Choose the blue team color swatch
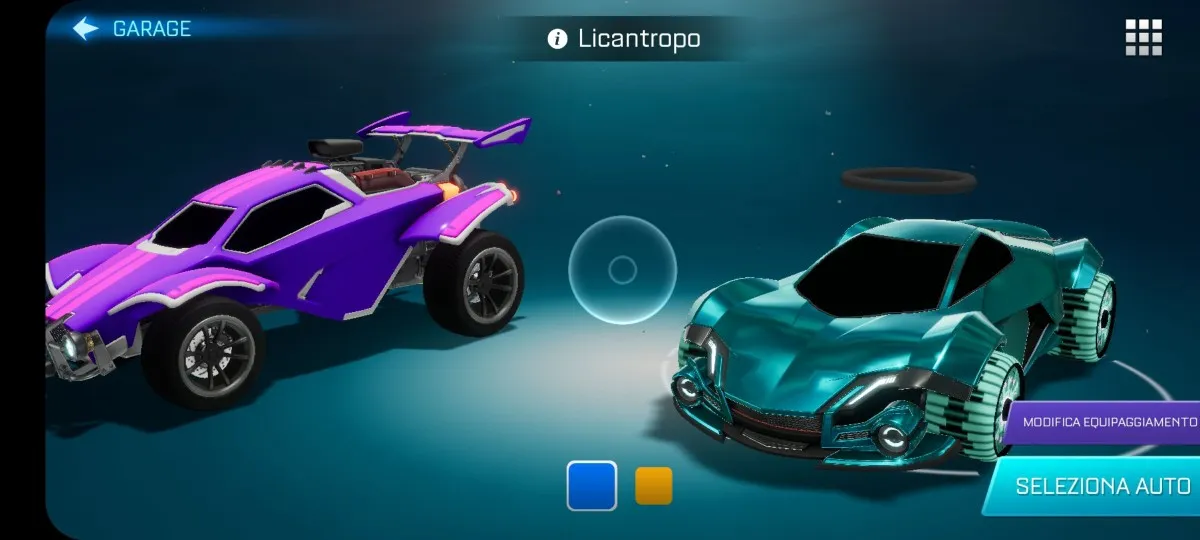 point(592,486)
